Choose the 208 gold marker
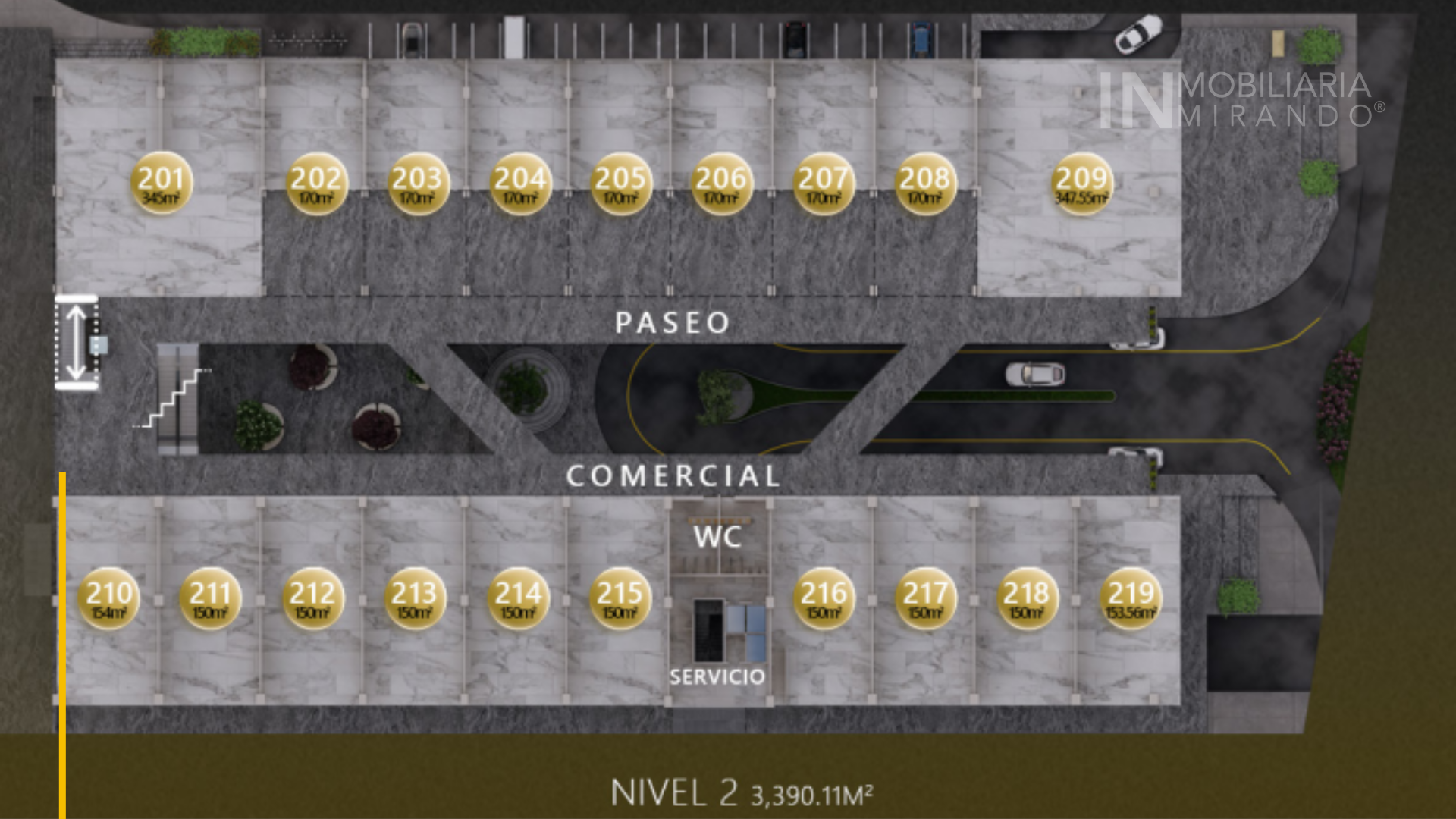The width and height of the screenshot is (1456, 819). (925, 184)
